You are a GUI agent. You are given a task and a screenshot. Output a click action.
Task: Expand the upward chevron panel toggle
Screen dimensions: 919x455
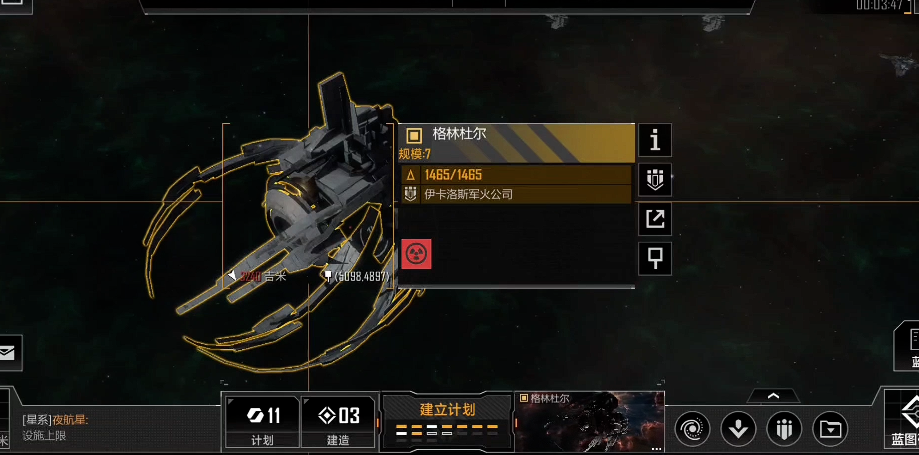(x=772, y=396)
